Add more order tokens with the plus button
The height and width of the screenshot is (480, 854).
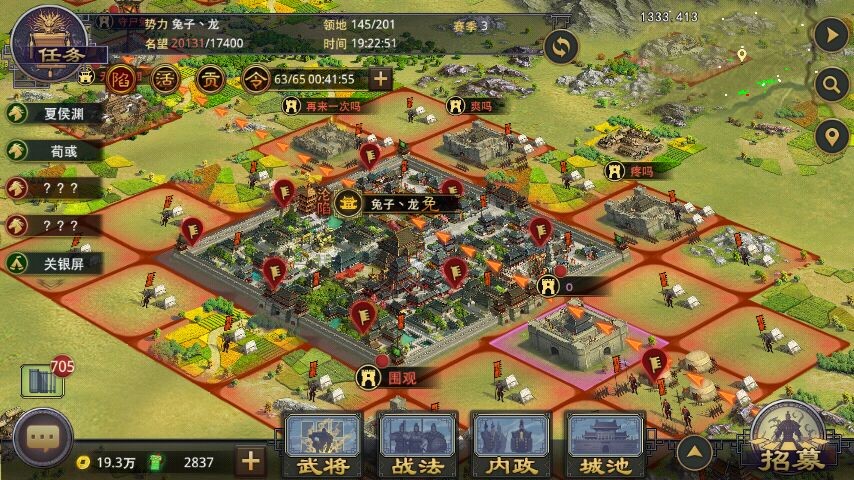(381, 79)
